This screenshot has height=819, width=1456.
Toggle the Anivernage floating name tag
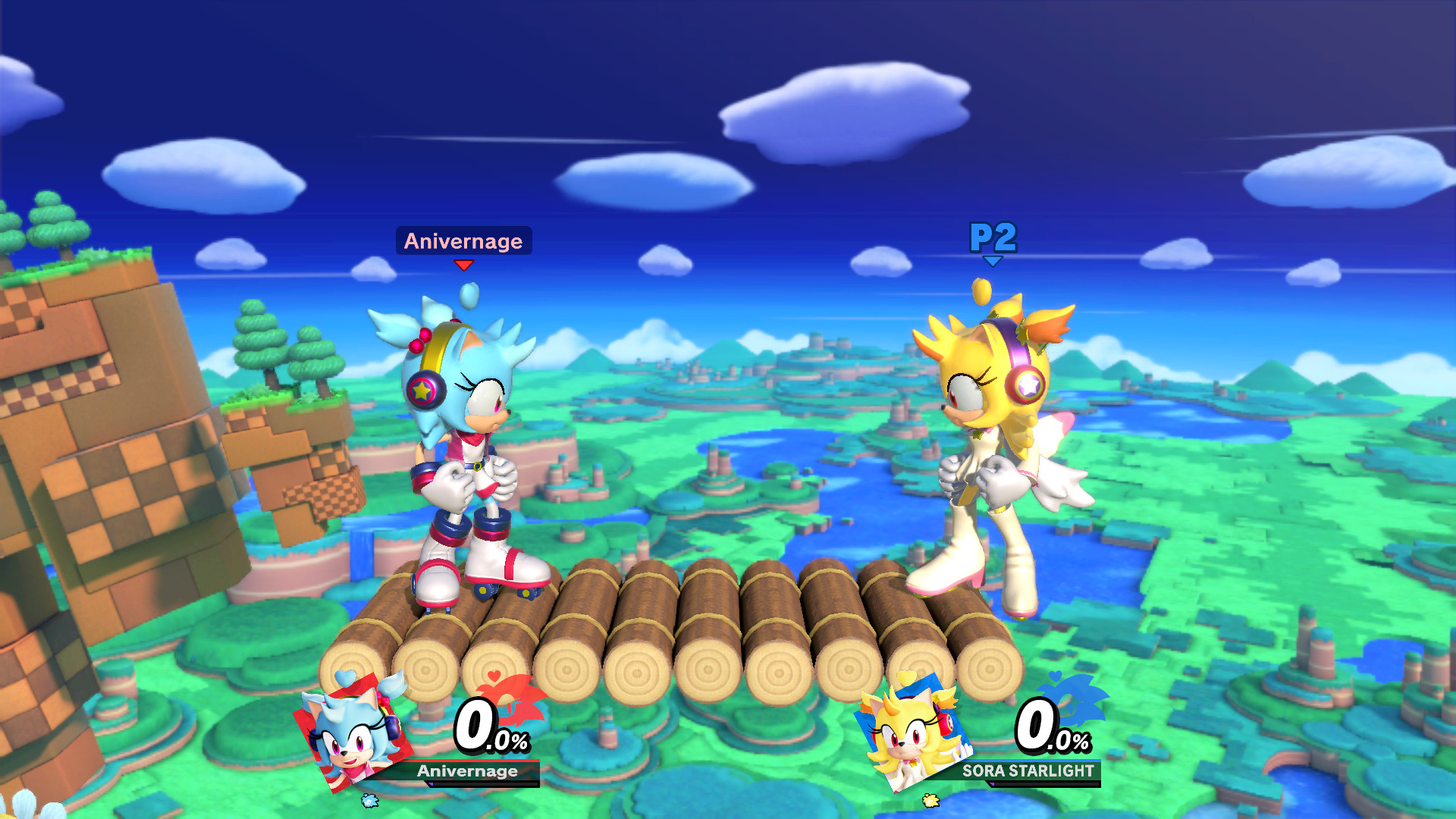[463, 240]
